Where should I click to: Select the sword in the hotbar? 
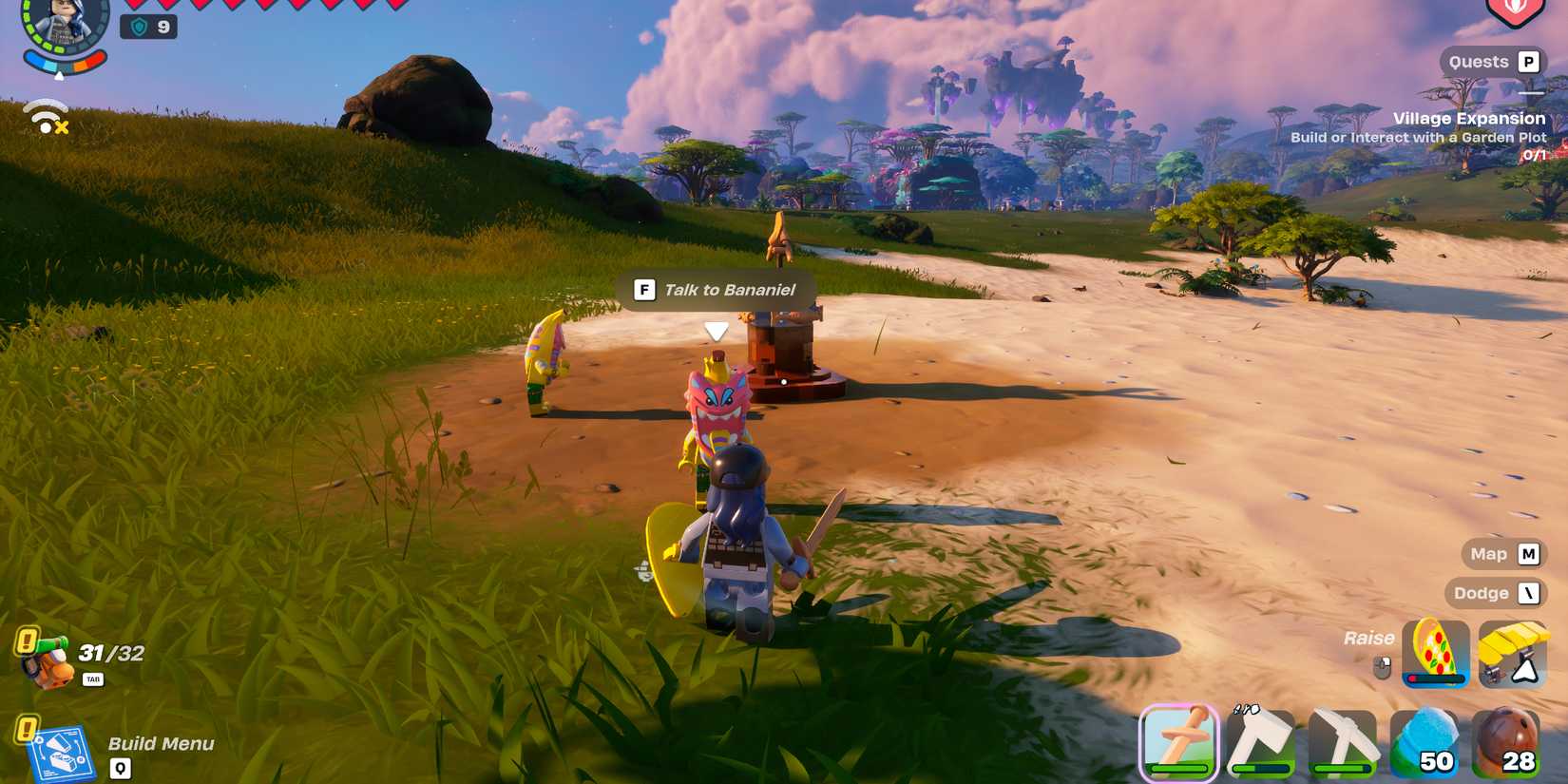pyautogui.click(x=1180, y=741)
